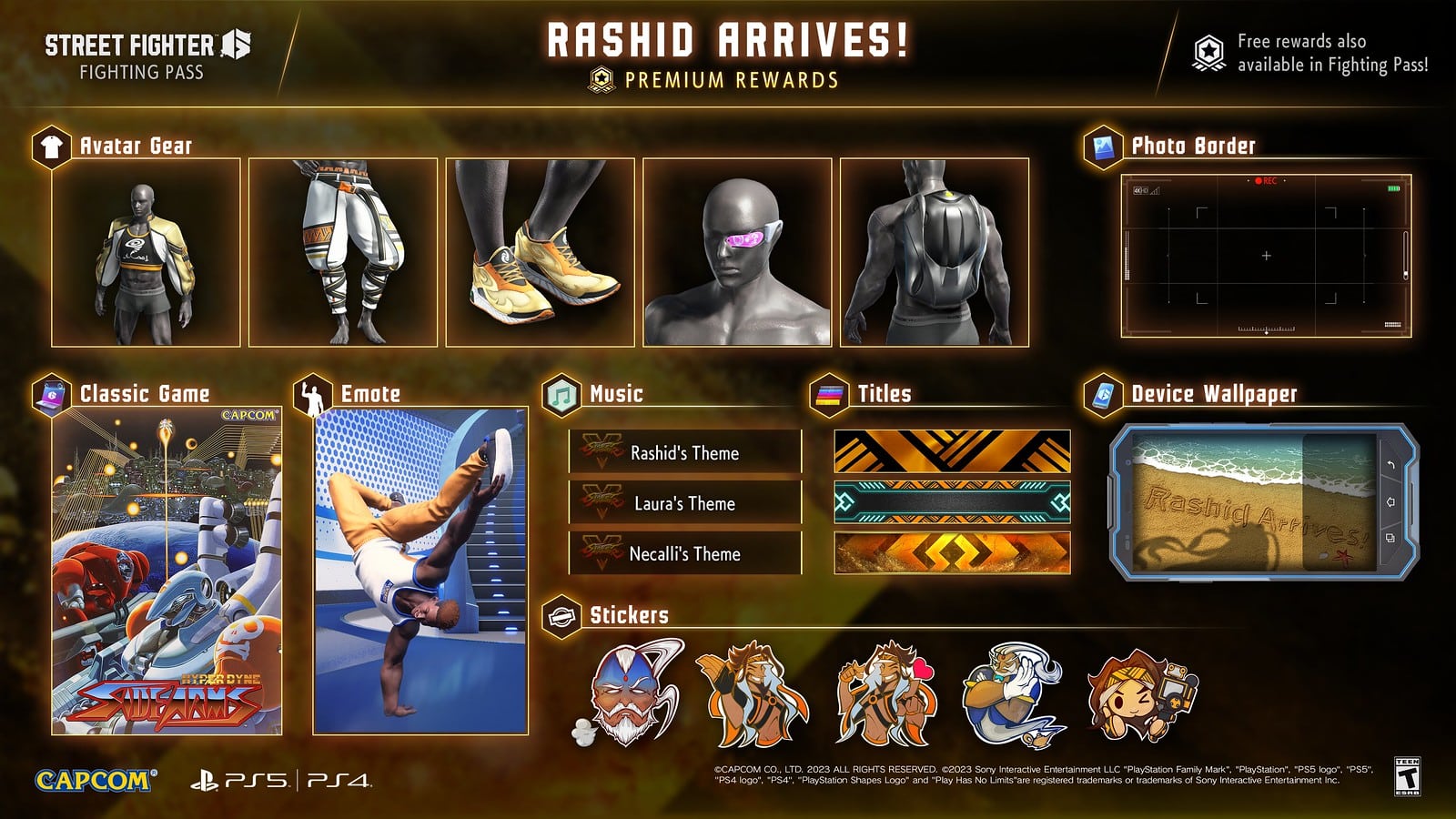Choose the white baggy pants avatar gear
Viewport: 1456px width, 819px height.
343,252
